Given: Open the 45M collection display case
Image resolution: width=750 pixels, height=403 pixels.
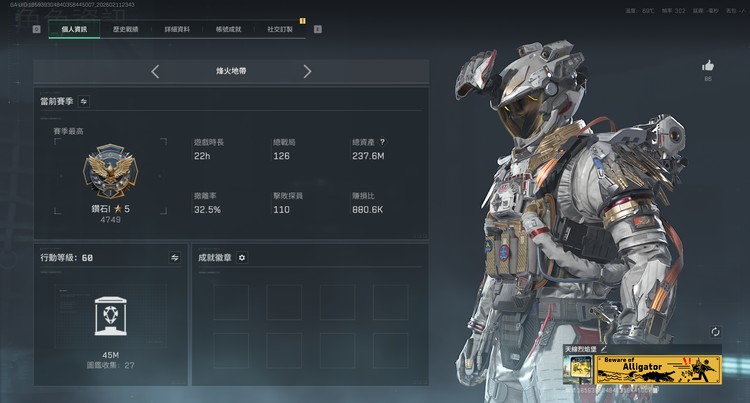Looking at the screenshot, I should [x=108, y=319].
